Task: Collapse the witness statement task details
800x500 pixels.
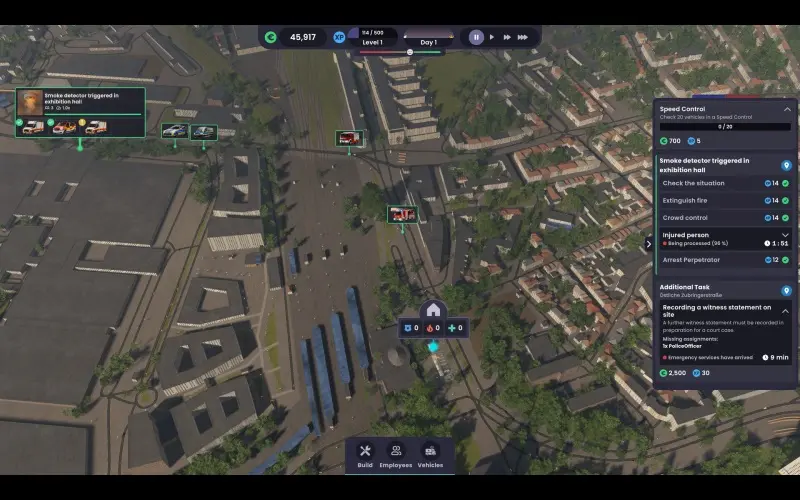Action: (x=785, y=311)
